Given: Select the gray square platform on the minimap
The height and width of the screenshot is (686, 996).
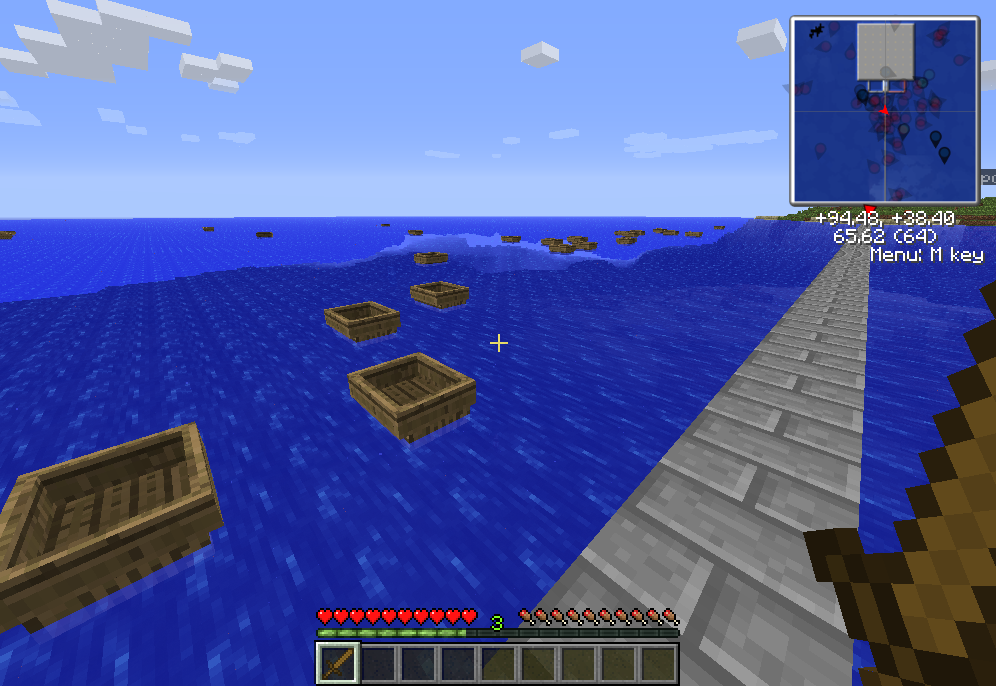Looking at the screenshot, I should tap(885, 51).
